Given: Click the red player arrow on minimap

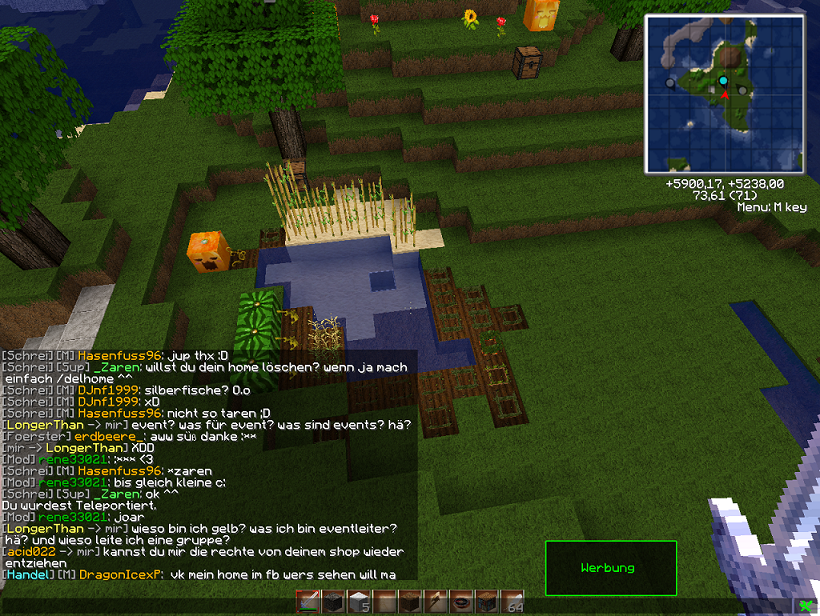Looking at the screenshot, I should click(724, 94).
